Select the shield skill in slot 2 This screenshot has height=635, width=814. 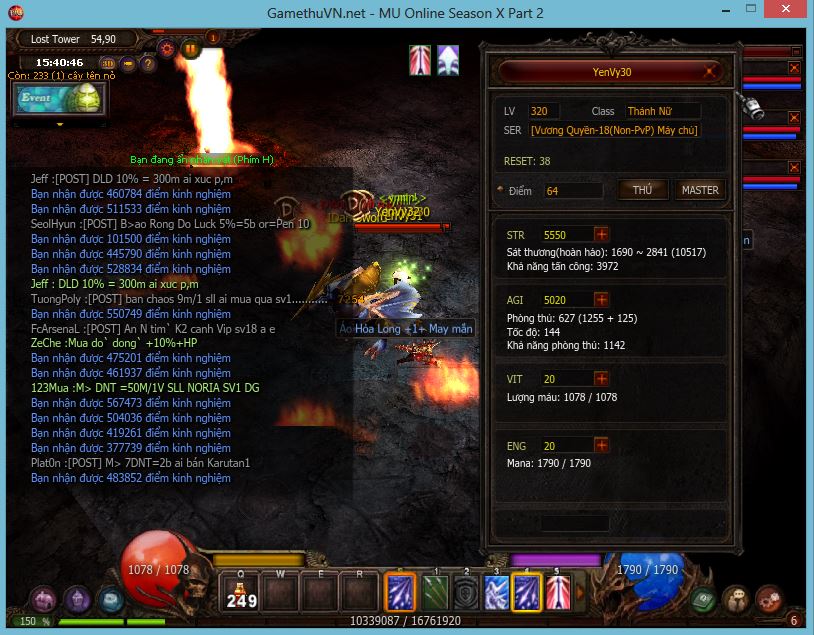click(x=466, y=592)
